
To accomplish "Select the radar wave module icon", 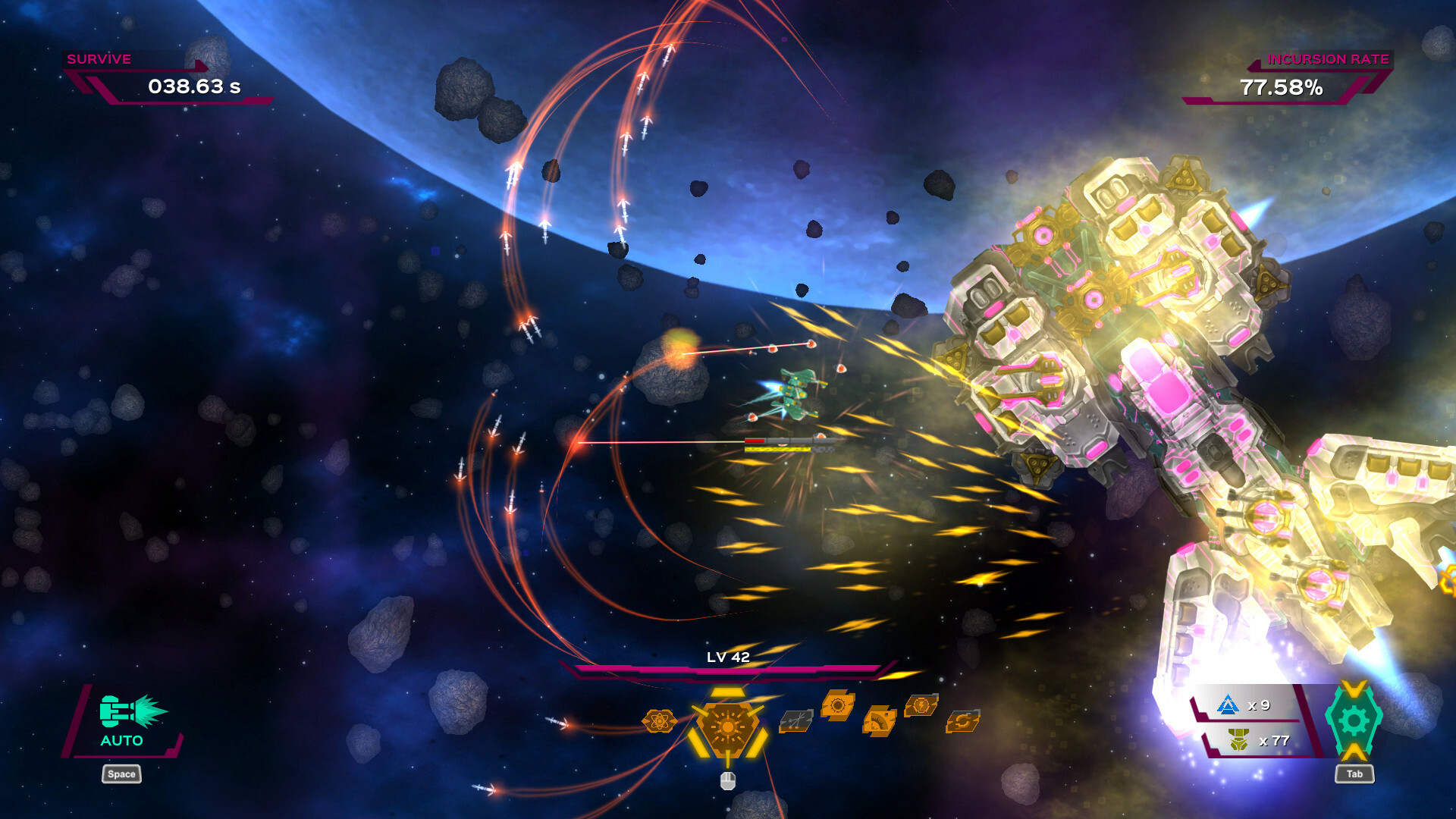I will (x=878, y=723).
